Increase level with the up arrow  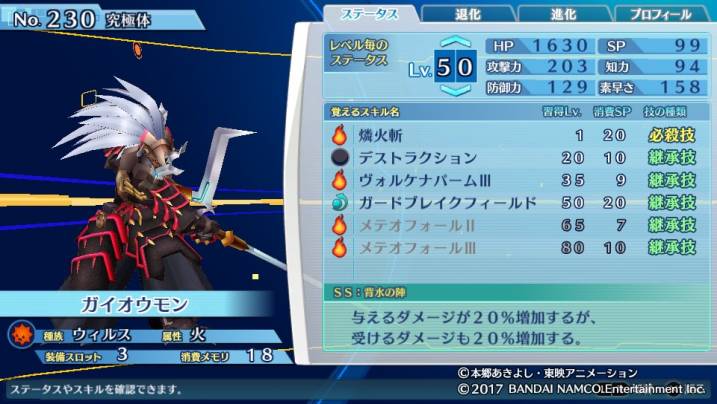coord(455,43)
